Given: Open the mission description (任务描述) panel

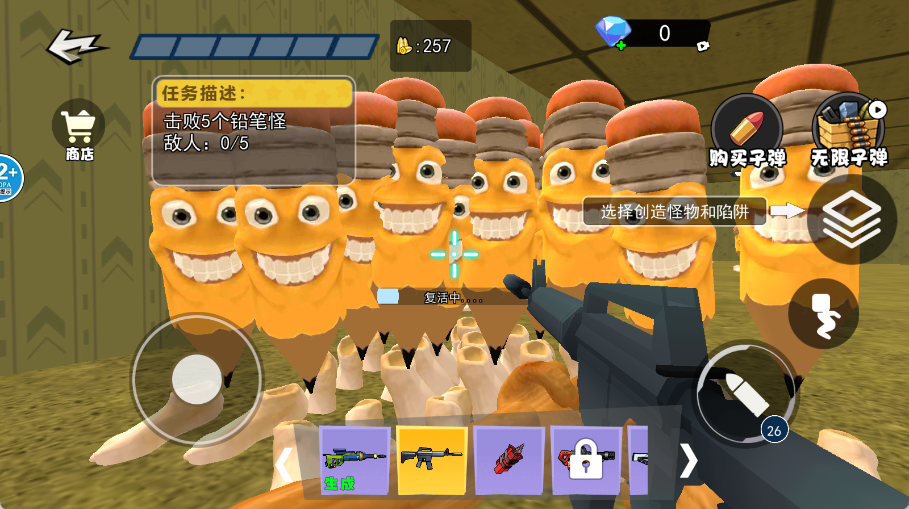Looking at the screenshot, I should pos(253,131).
